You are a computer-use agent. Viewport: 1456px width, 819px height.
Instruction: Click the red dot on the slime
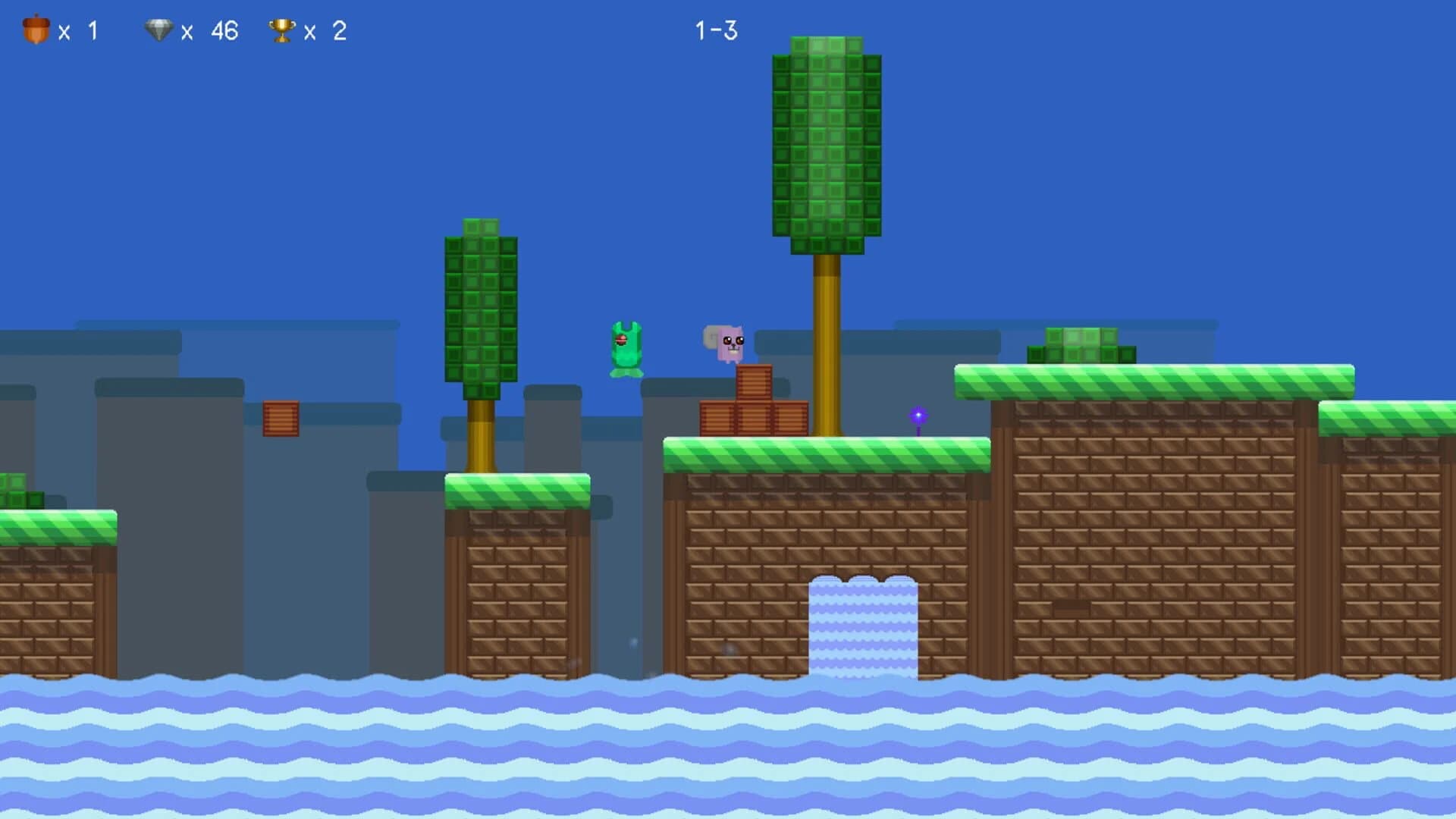coord(621,340)
